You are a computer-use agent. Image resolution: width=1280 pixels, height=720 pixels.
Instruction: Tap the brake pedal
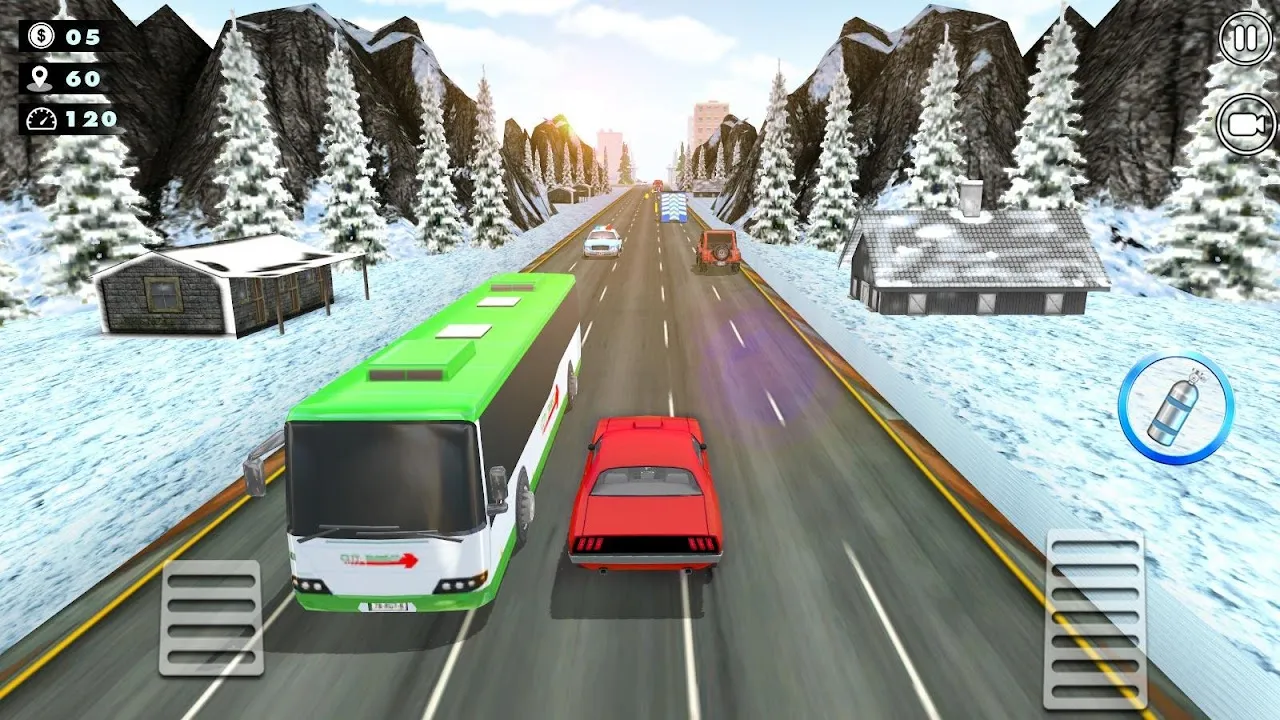(211, 617)
